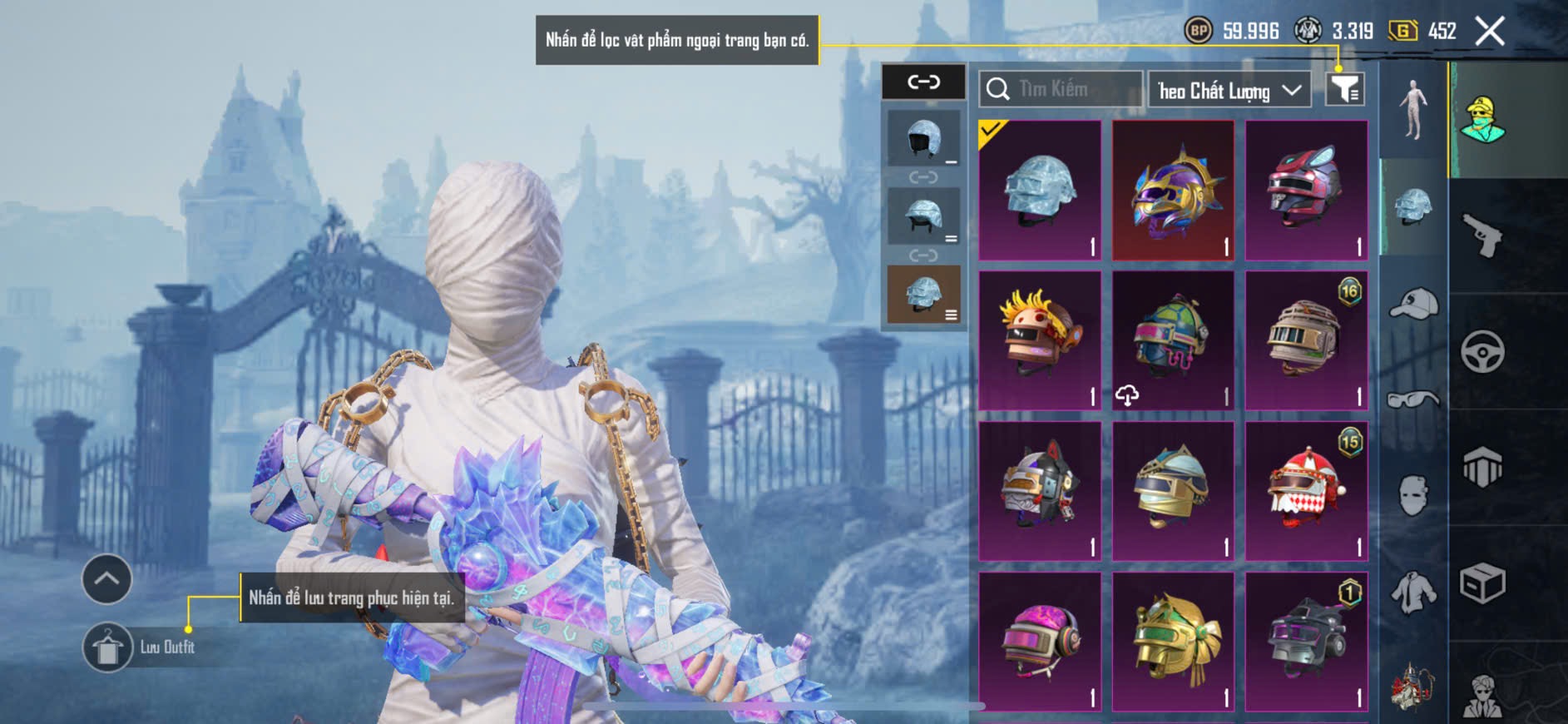Select the equipped glacier ice helmet

click(x=1040, y=191)
